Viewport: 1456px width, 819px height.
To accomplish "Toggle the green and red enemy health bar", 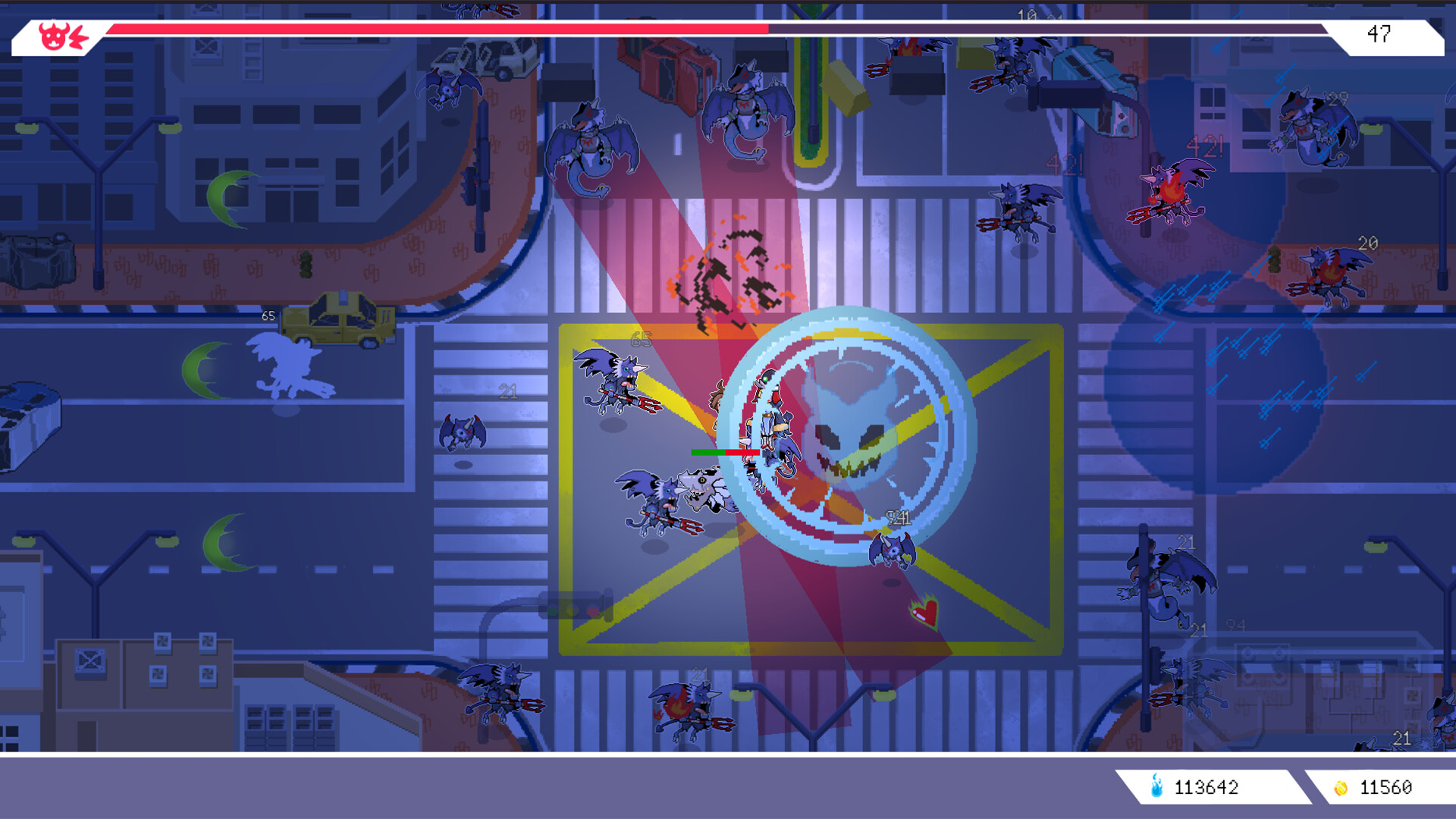I will pos(726,450).
